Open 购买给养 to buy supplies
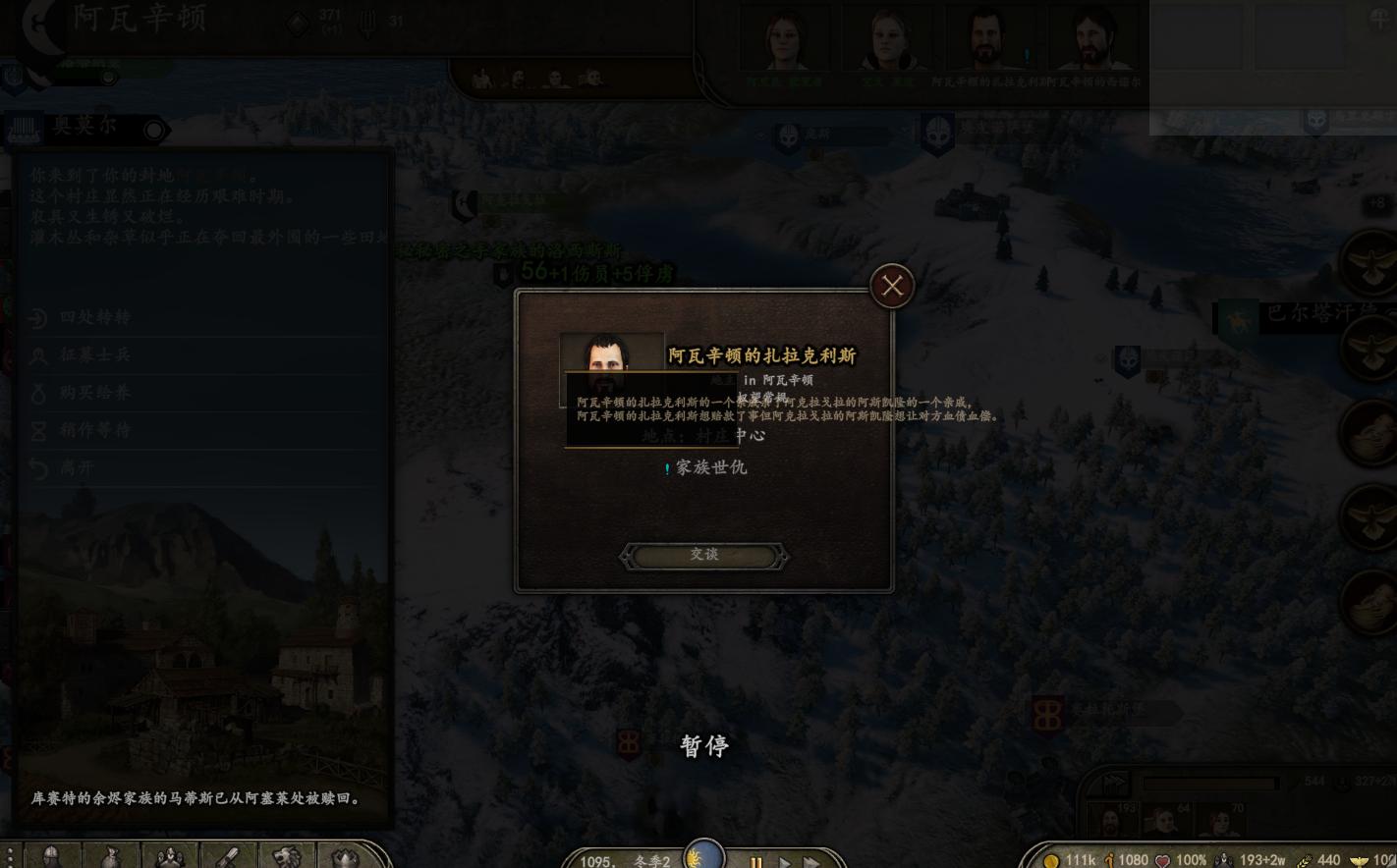The image size is (1397, 868). click(x=94, y=392)
